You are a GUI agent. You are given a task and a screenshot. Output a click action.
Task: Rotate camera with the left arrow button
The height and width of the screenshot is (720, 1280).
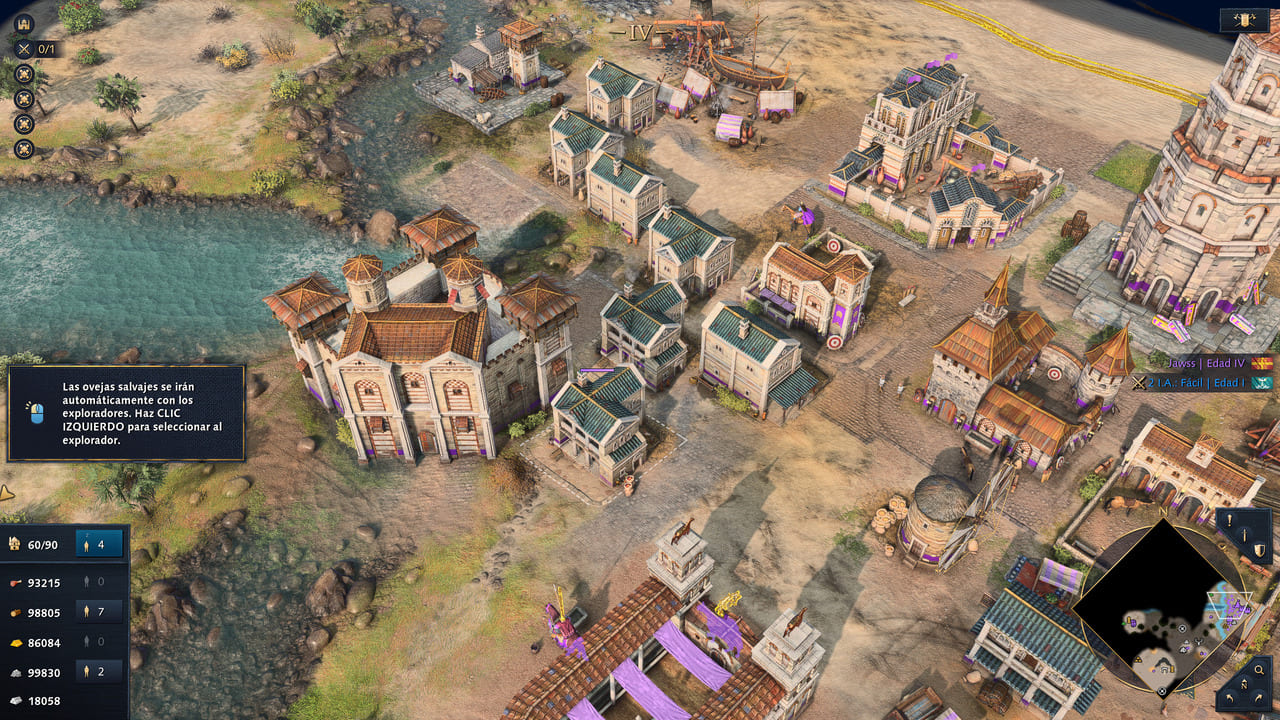click(1228, 700)
